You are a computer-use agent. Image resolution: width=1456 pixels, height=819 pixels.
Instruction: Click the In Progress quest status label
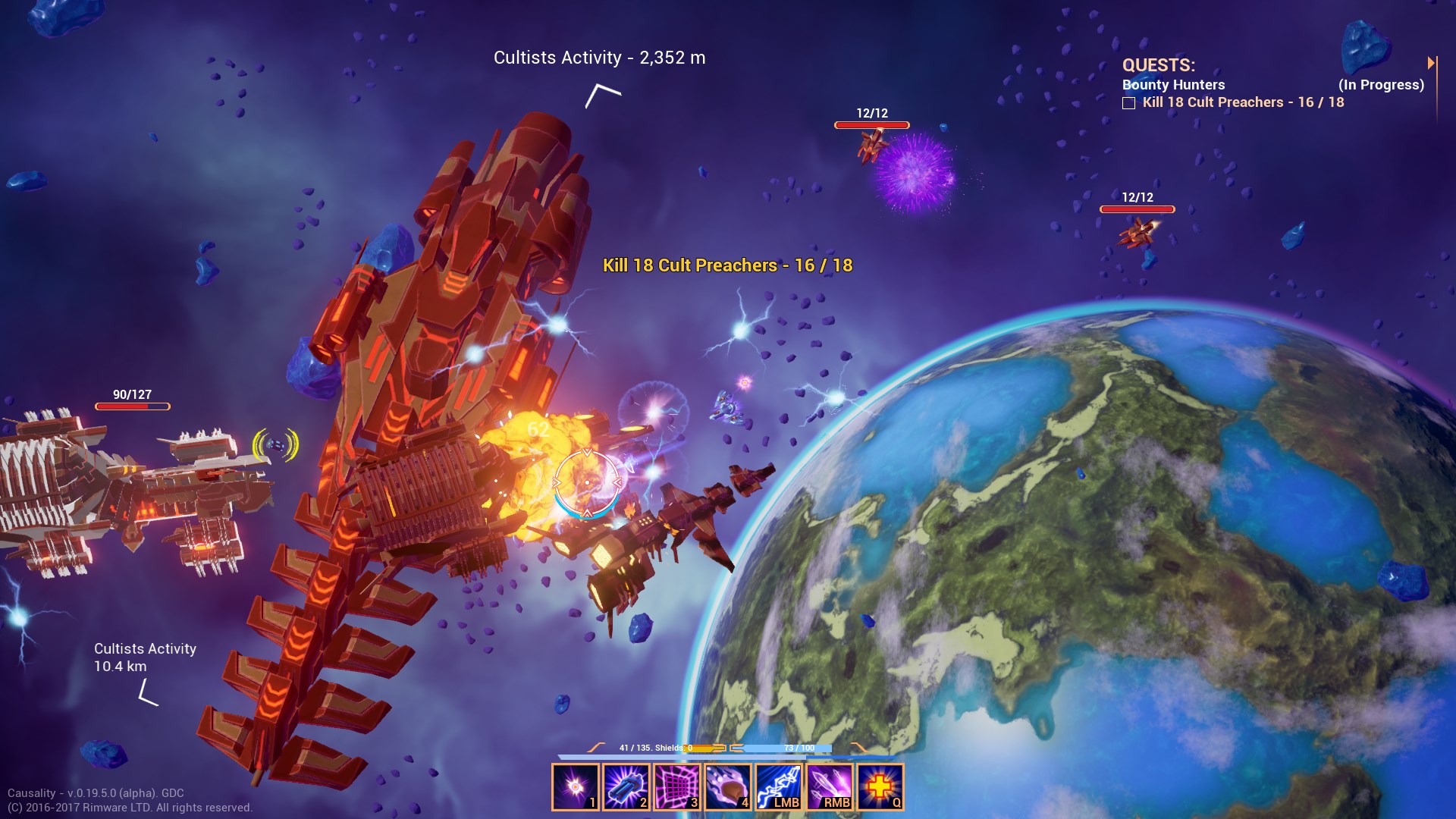1382,85
